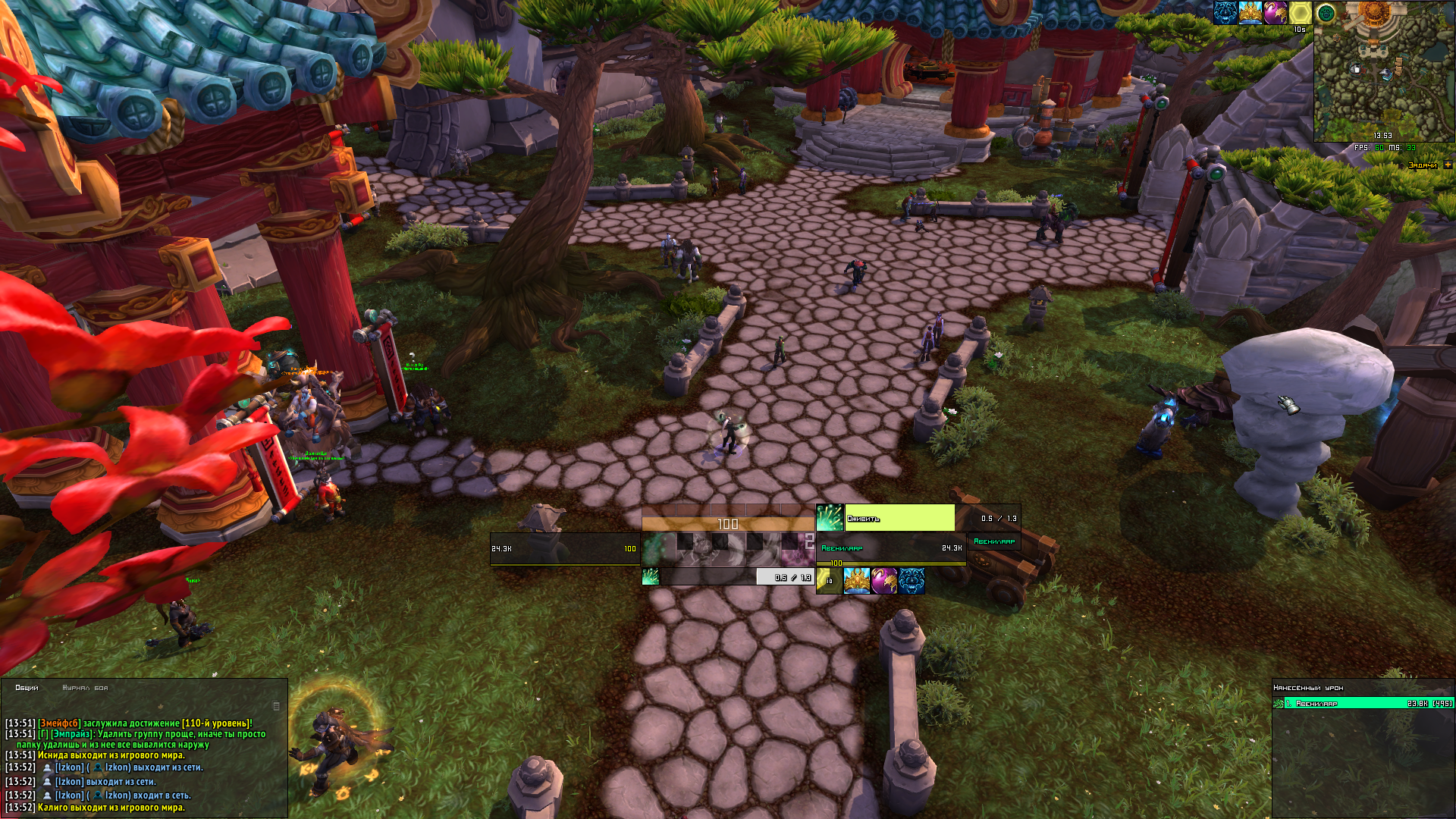Click the golden crown buff beside the minimap
The image size is (1456, 819).
pyautogui.click(x=1250, y=13)
